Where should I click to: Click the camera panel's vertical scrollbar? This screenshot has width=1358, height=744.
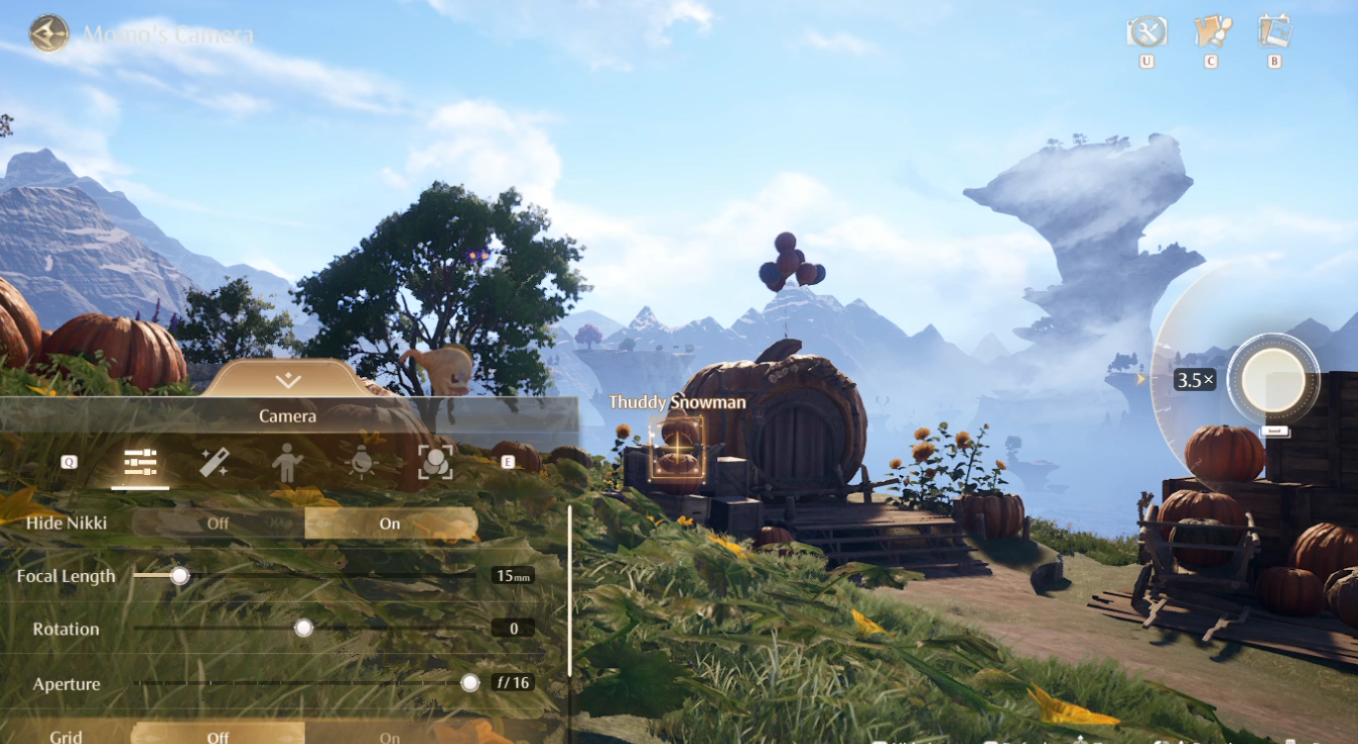(x=570, y=590)
